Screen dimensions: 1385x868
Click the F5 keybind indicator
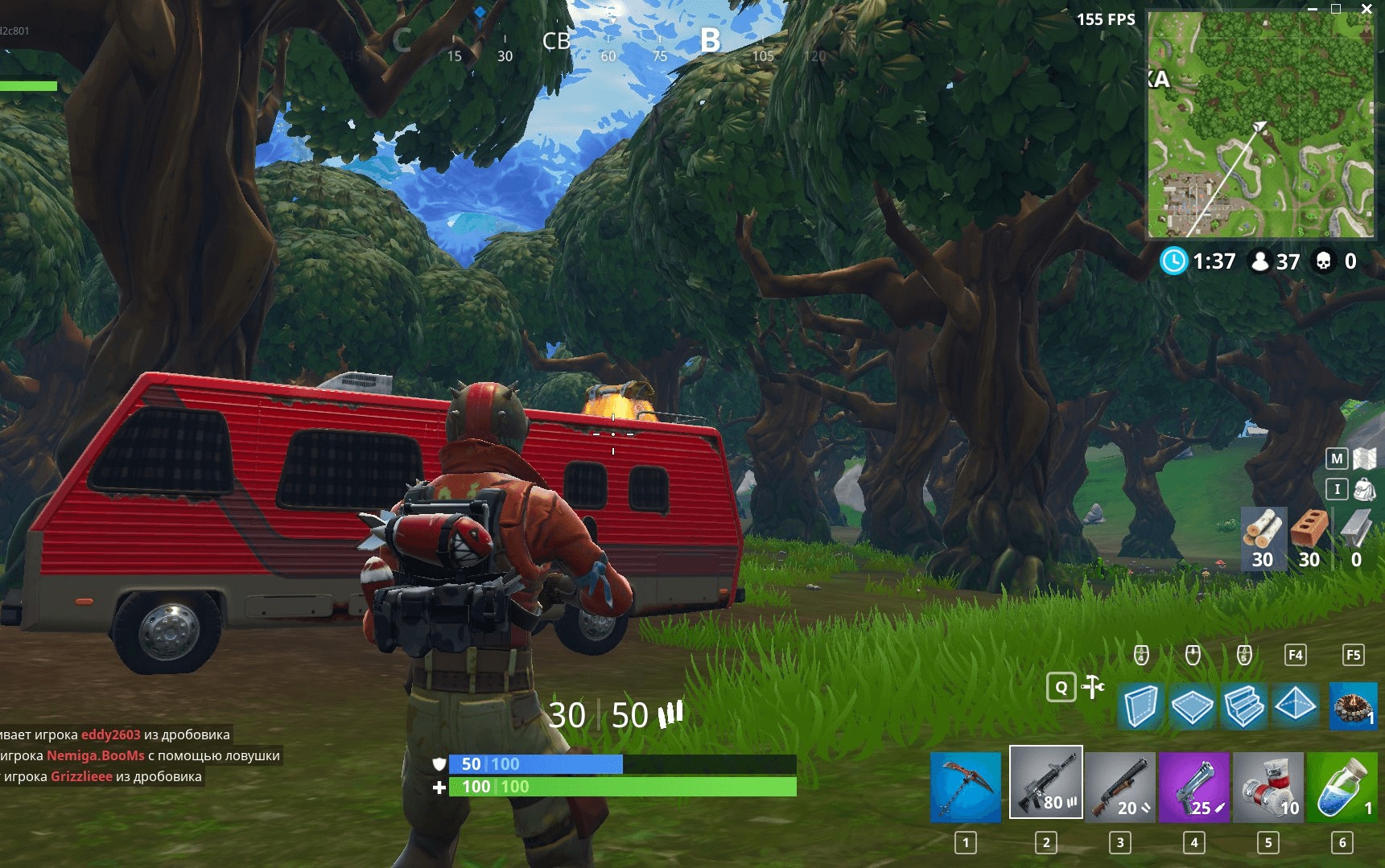(x=1354, y=655)
